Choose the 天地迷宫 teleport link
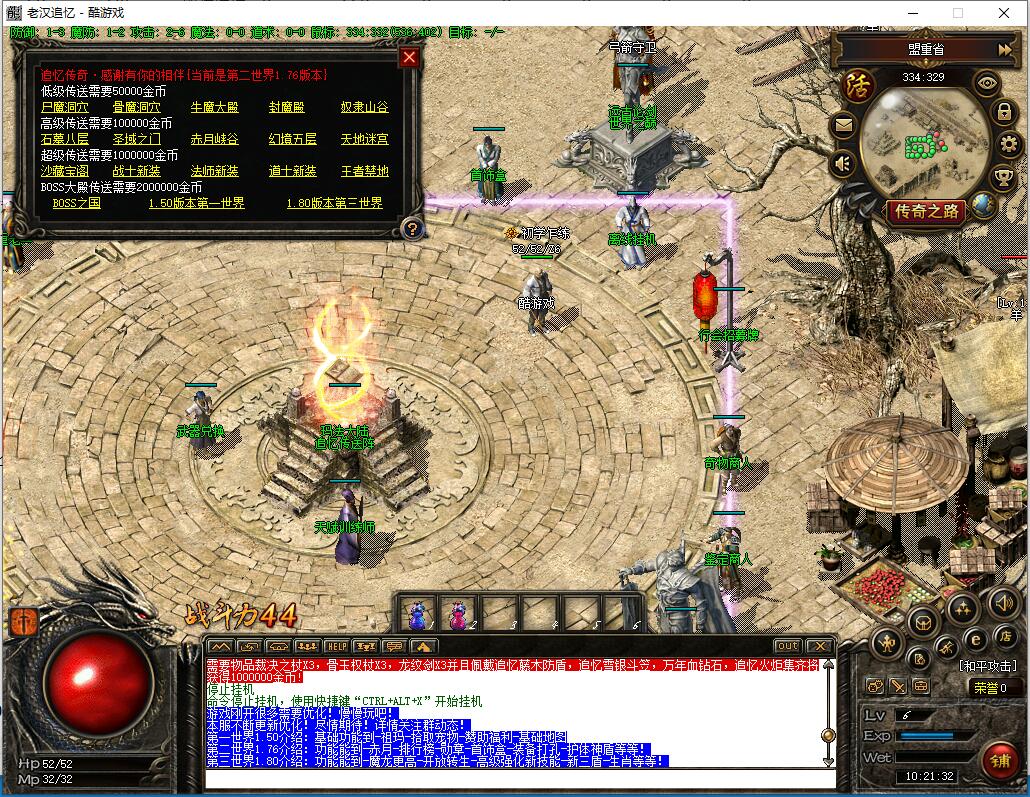Image resolution: width=1030 pixels, height=797 pixels. pyautogui.click(x=364, y=139)
